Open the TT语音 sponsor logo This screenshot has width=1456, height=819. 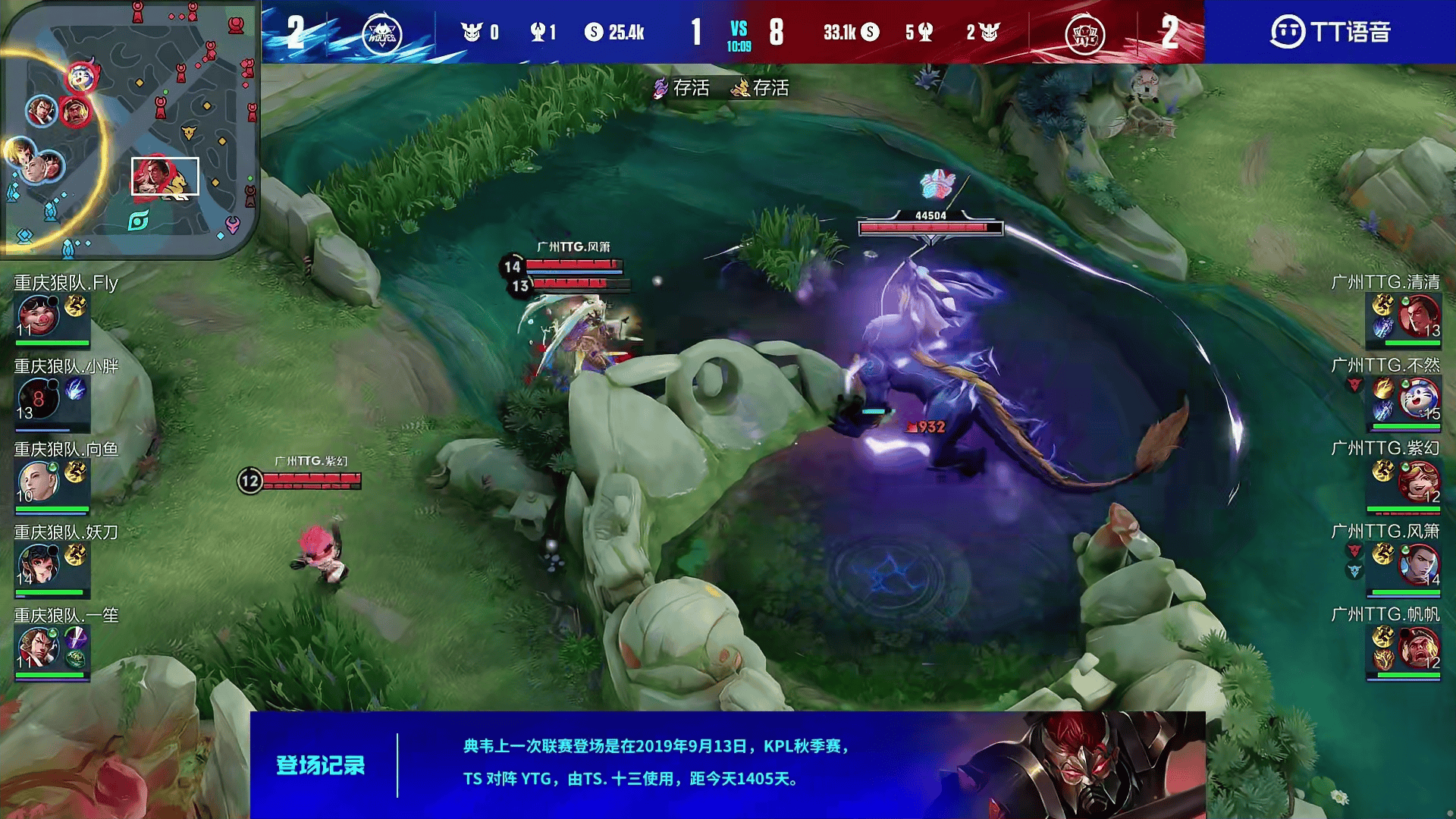pos(1330,32)
